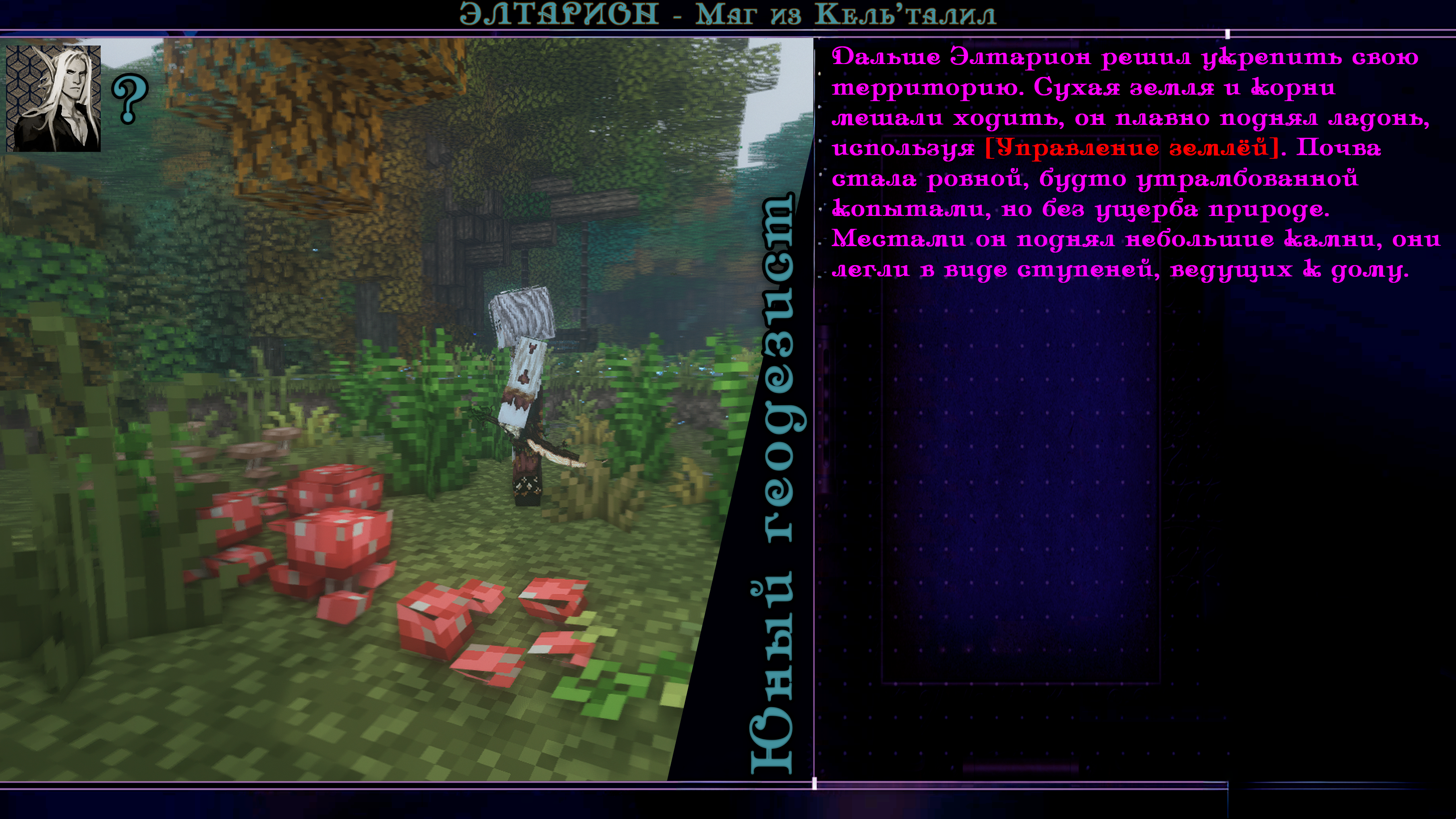Open the teal question mark help icon
This screenshot has width=1456, height=819.
pos(130,100)
